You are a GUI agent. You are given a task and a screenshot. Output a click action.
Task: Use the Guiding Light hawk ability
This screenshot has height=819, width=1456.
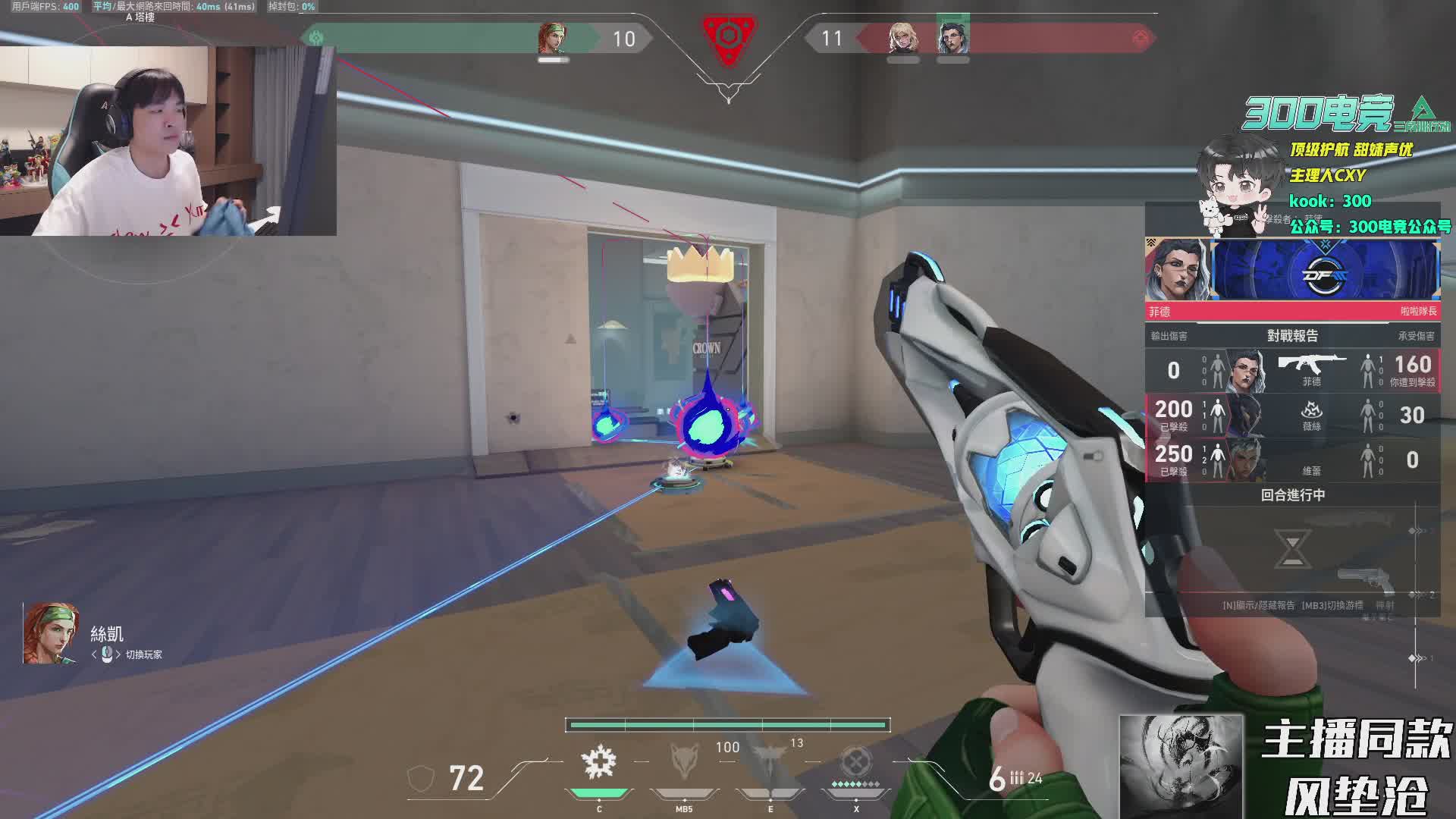tap(770, 761)
